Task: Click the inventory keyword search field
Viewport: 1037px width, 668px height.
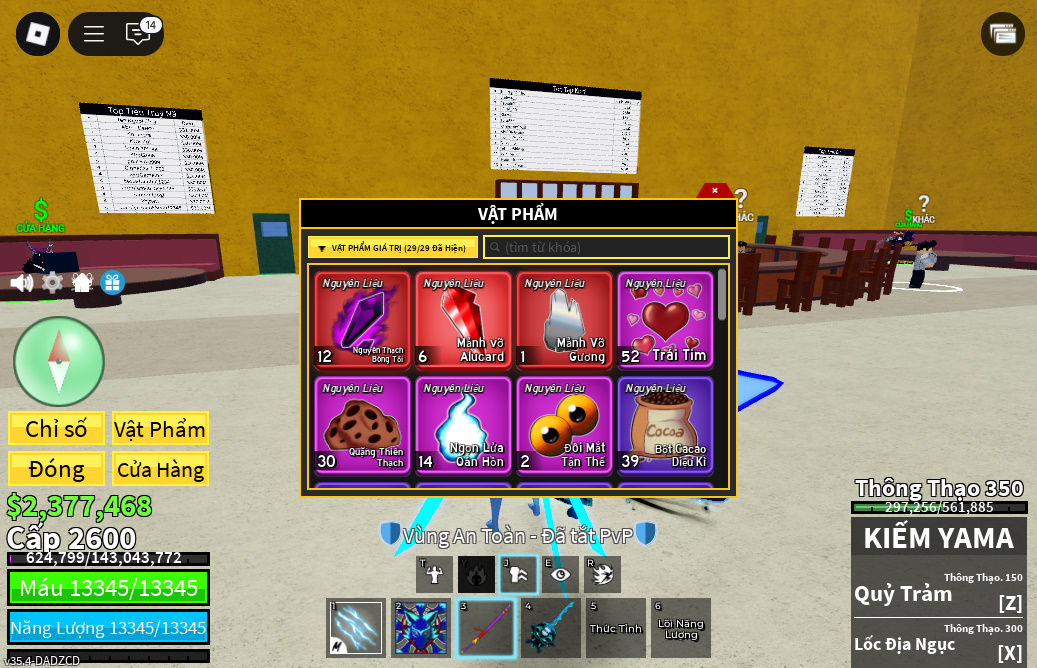Action: click(606, 247)
